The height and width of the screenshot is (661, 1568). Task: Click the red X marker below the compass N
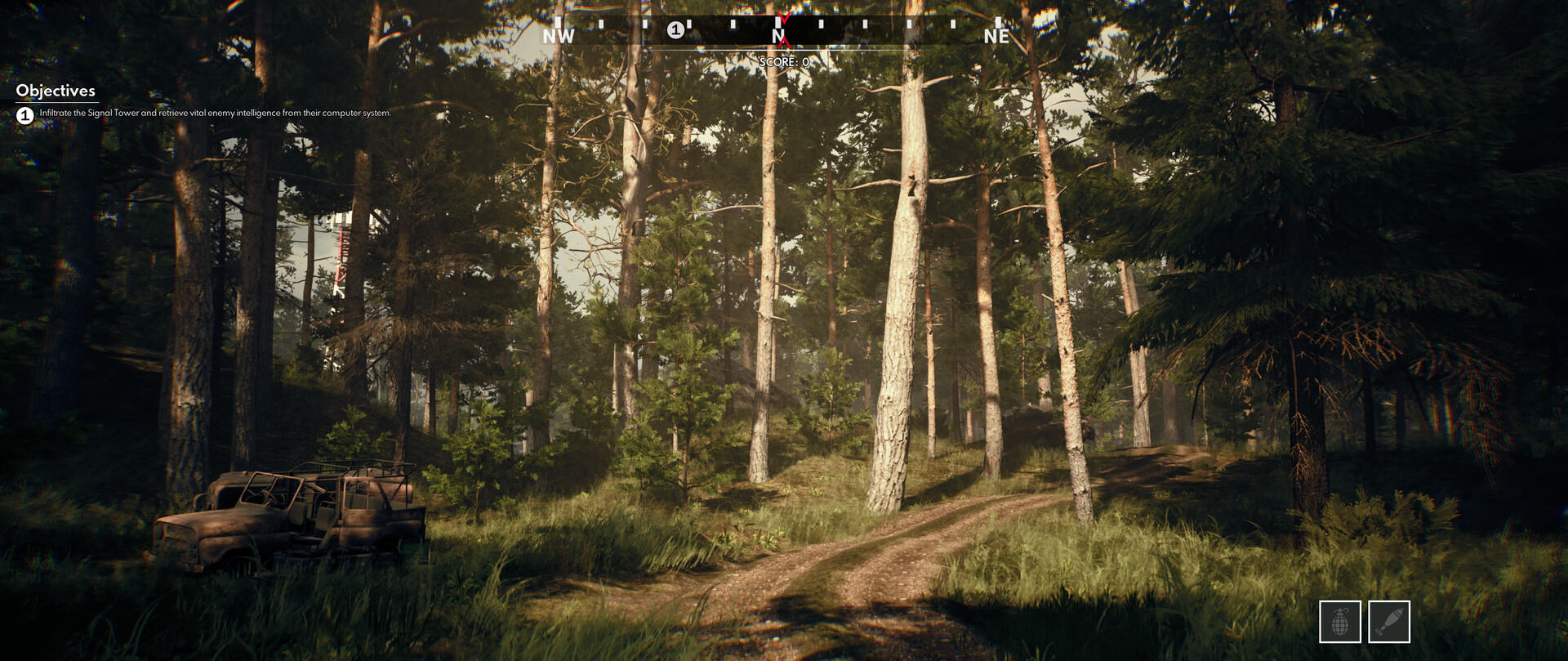[782, 42]
